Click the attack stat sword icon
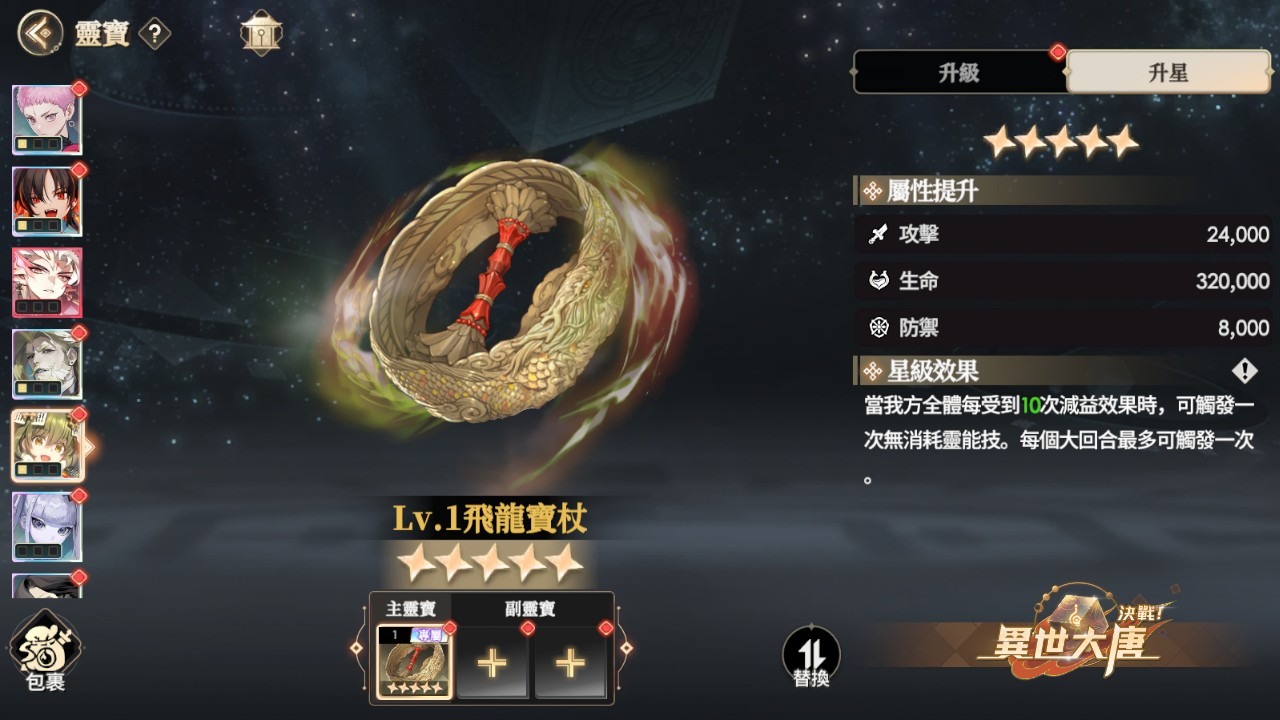The width and height of the screenshot is (1280, 720). [880, 235]
